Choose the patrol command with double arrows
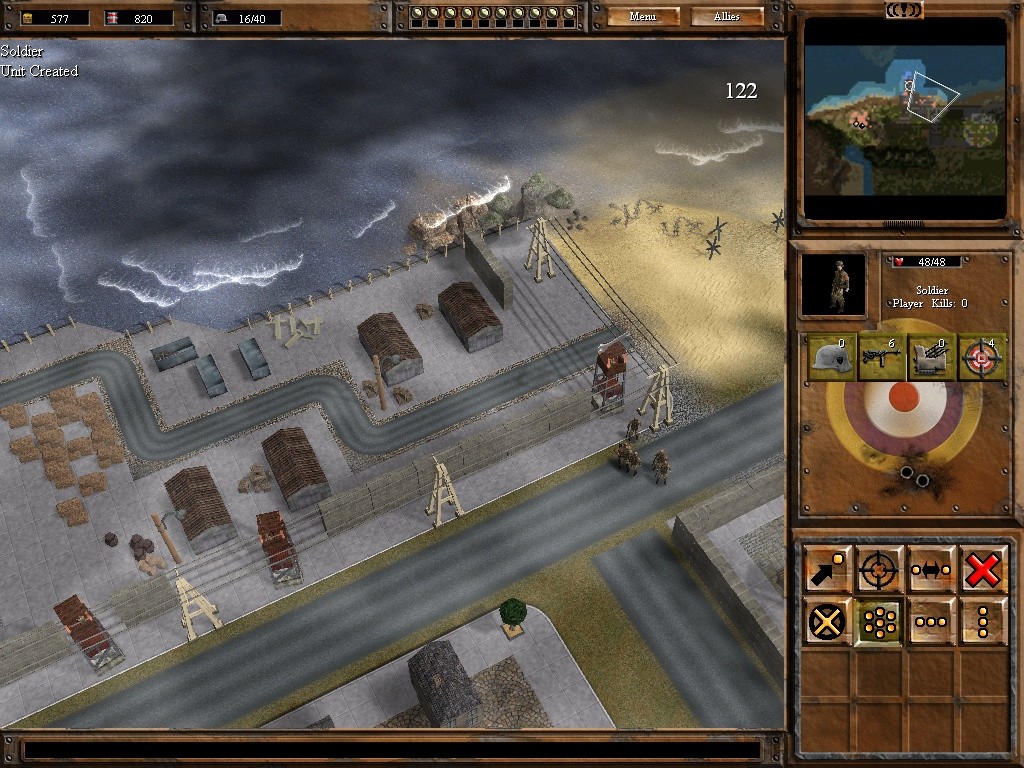Viewport: 1024px width, 768px height. pos(931,569)
